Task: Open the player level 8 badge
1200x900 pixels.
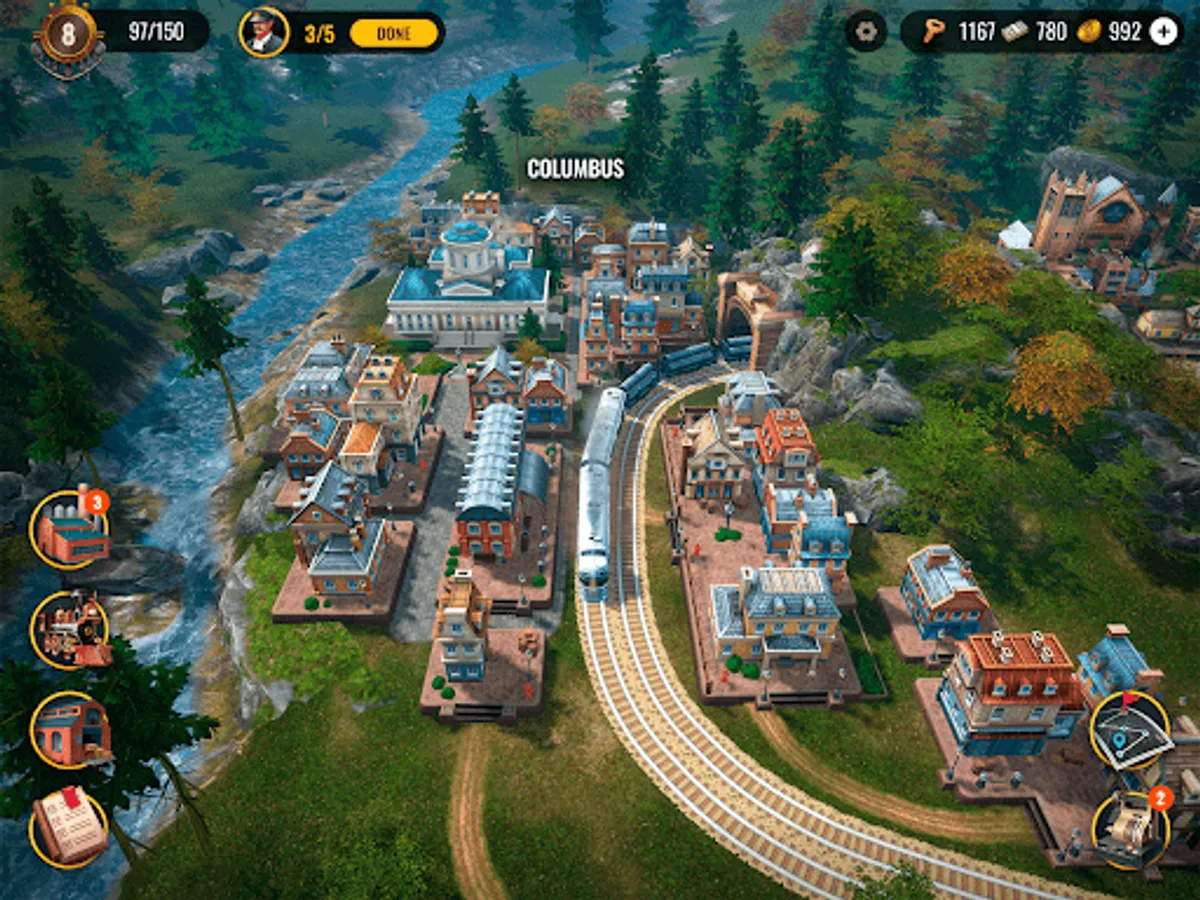Action: coord(68,34)
